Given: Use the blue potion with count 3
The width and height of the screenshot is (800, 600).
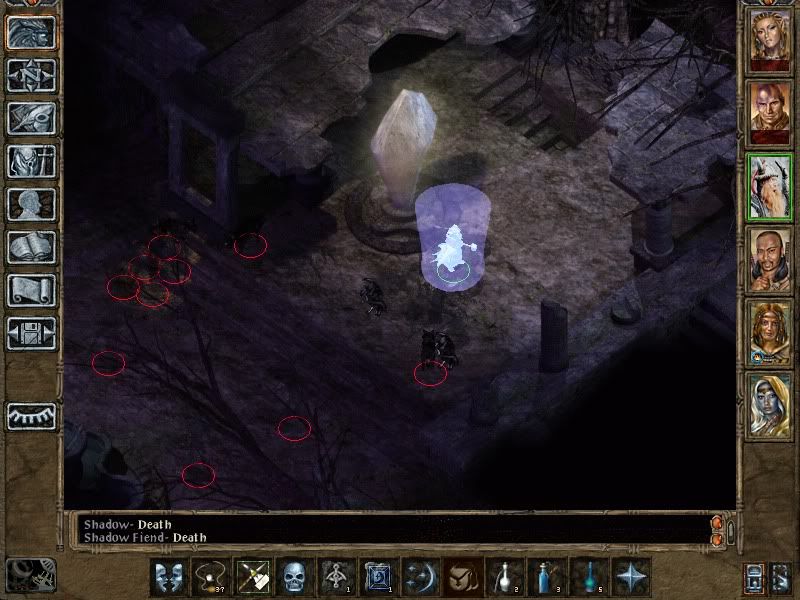Looking at the screenshot, I should pos(547,577).
